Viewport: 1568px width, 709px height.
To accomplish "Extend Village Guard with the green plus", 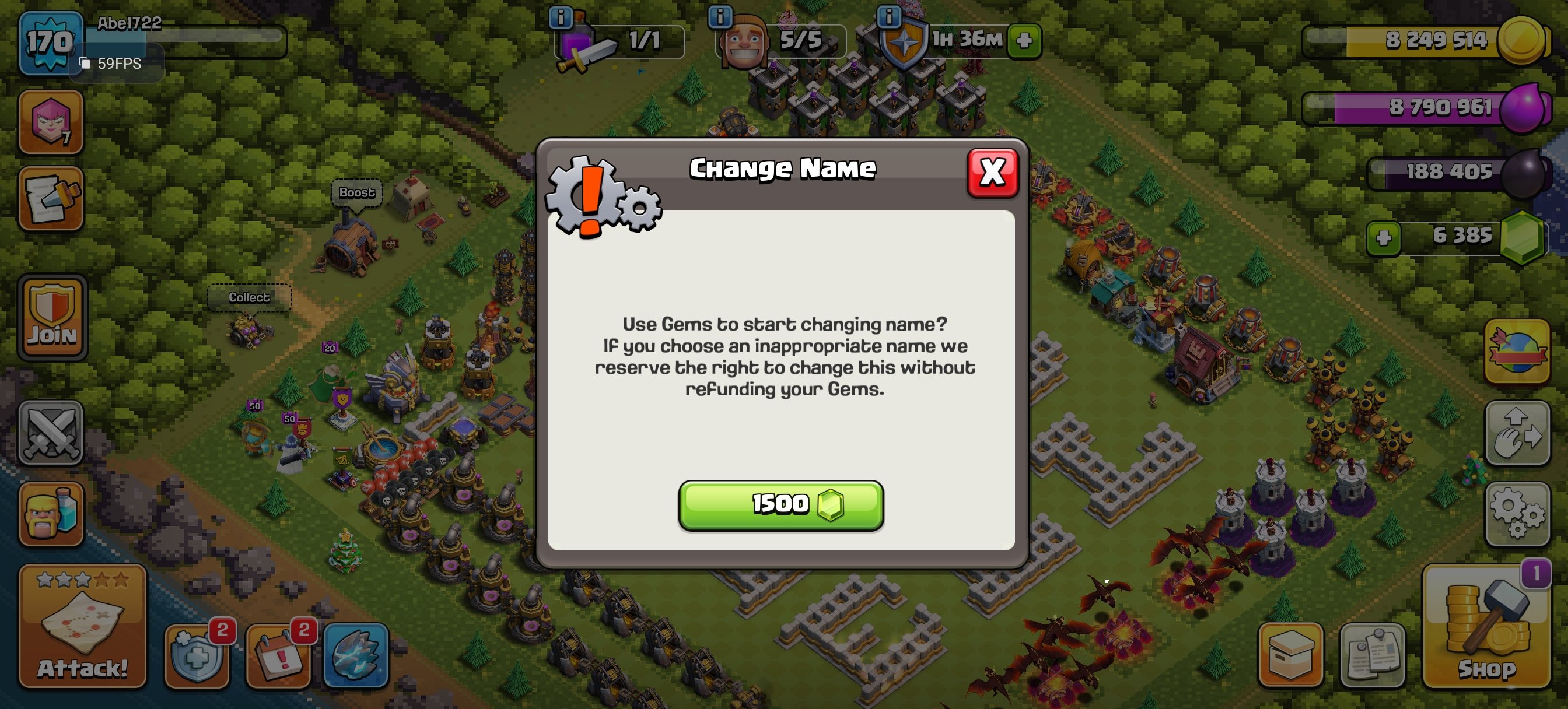I will coord(1024,41).
